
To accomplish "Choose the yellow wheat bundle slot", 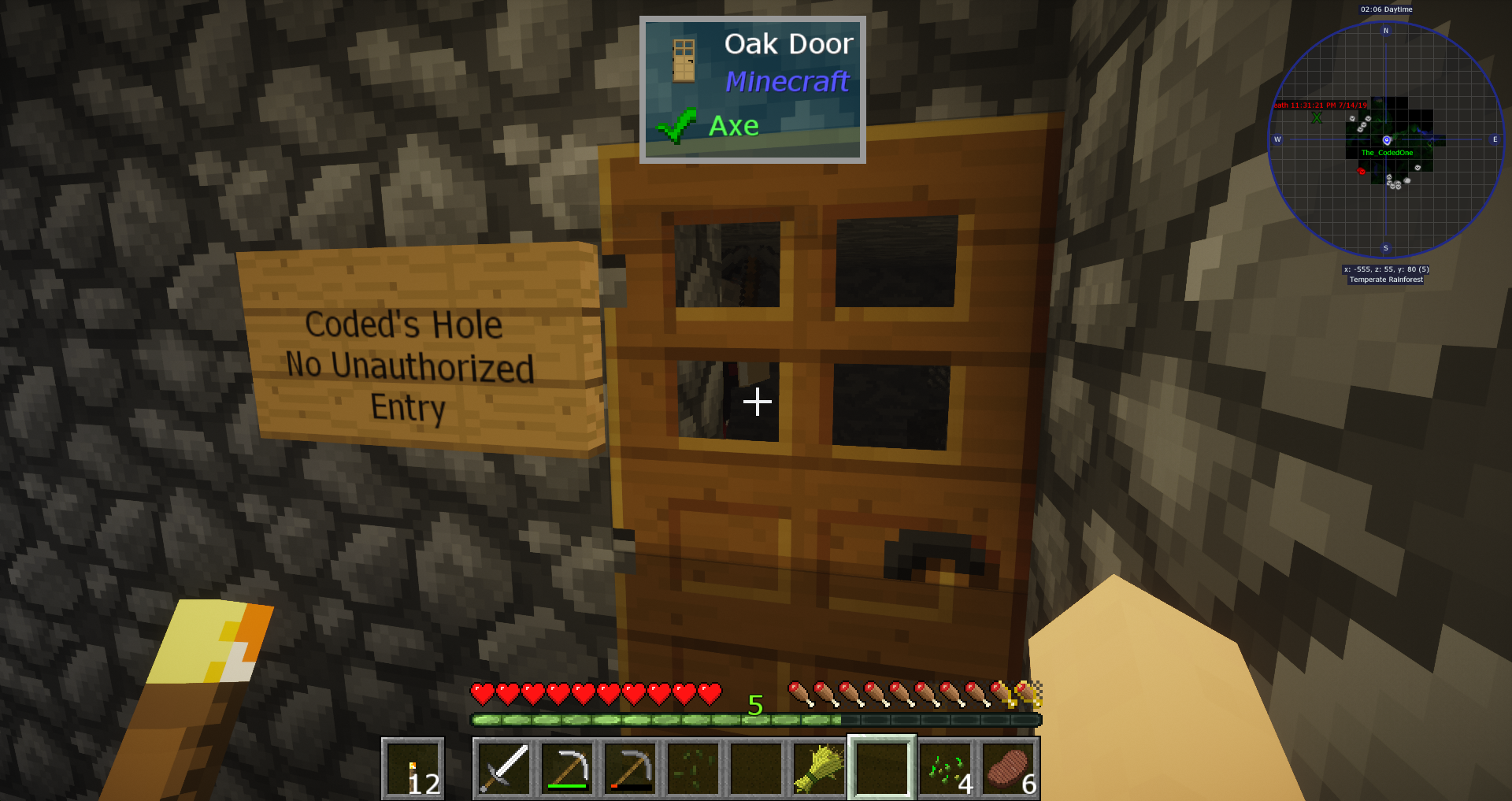I will tap(819, 768).
